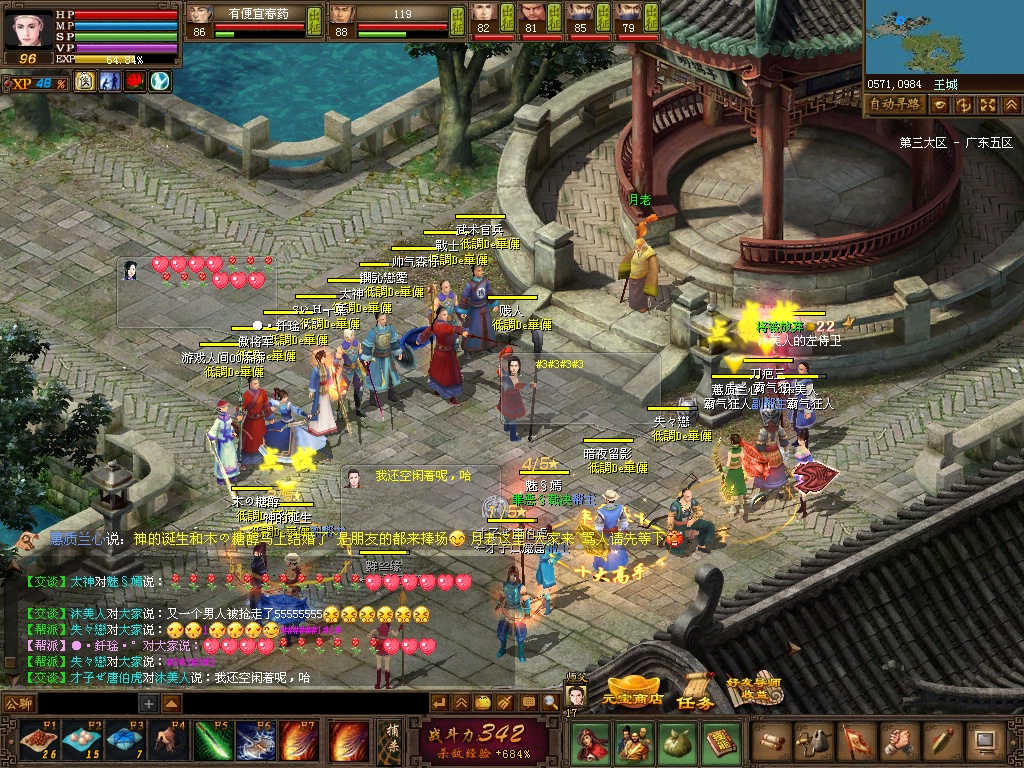Select the 师父 master portrait
Screen dimensions: 1024x768
click(x=576, y=695)
